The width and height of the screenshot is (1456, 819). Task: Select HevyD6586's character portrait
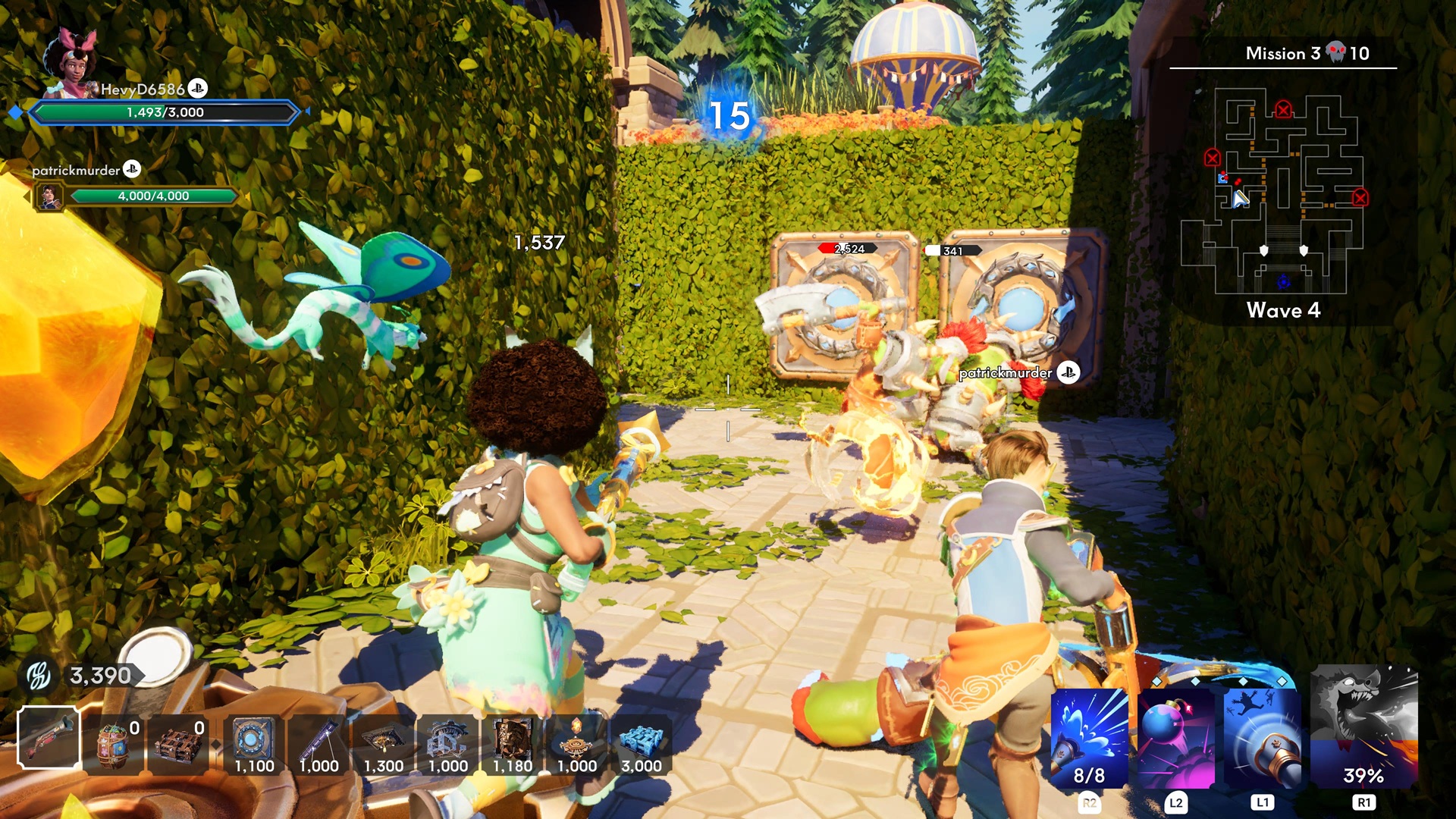click(70, 64)
